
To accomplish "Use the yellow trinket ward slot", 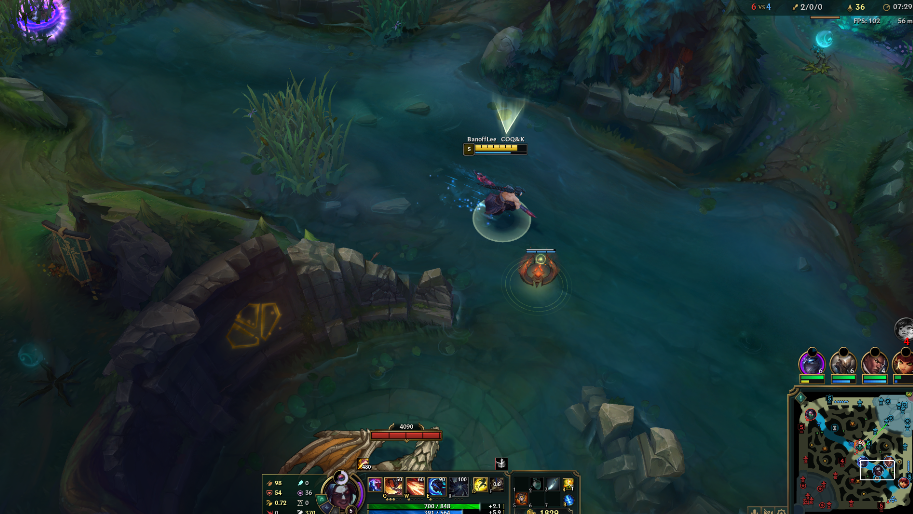I will point(568,484).
